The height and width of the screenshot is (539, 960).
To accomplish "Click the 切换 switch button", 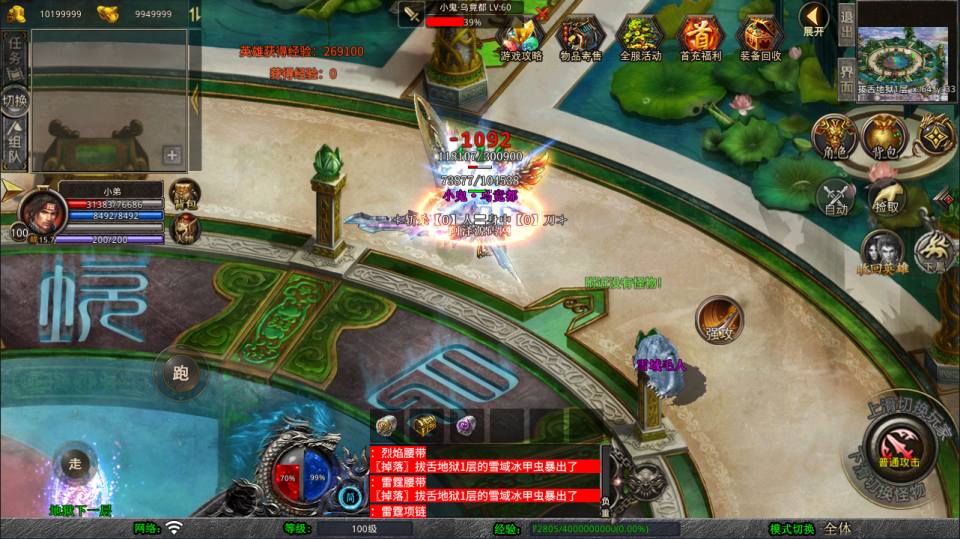I will click(15, 100).
